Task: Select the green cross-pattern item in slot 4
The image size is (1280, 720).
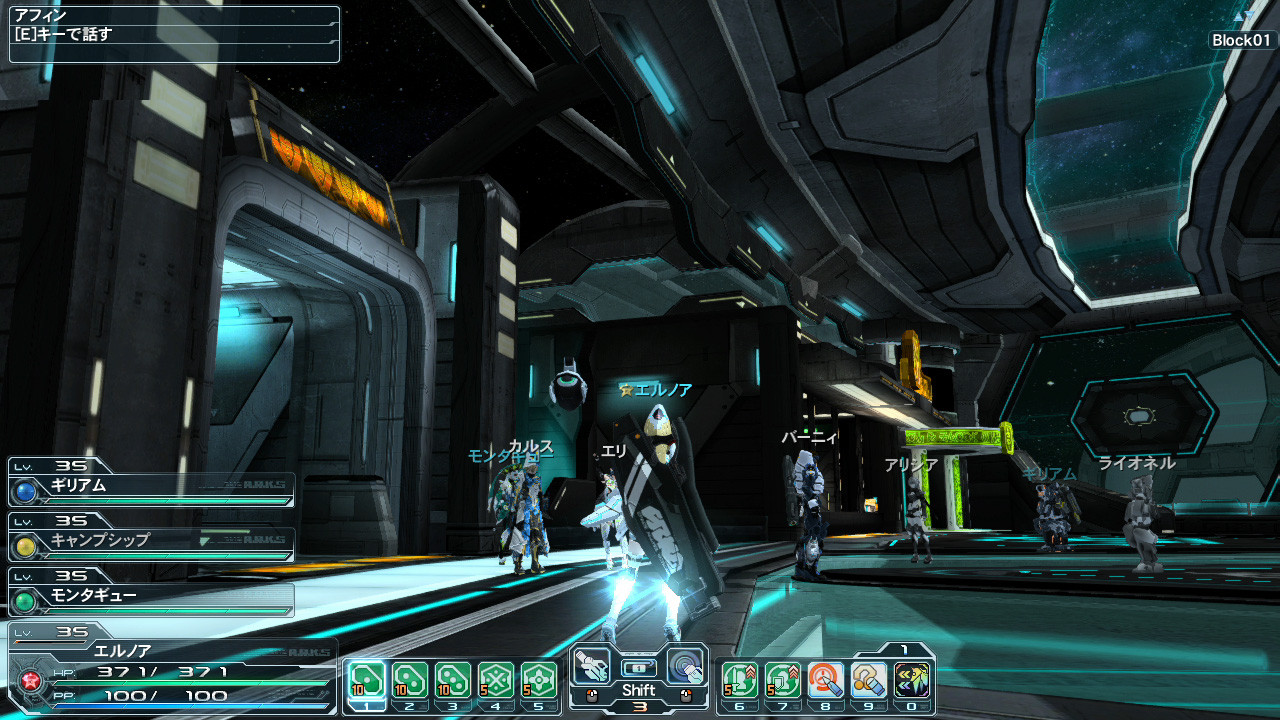Action: coord(496,680)
